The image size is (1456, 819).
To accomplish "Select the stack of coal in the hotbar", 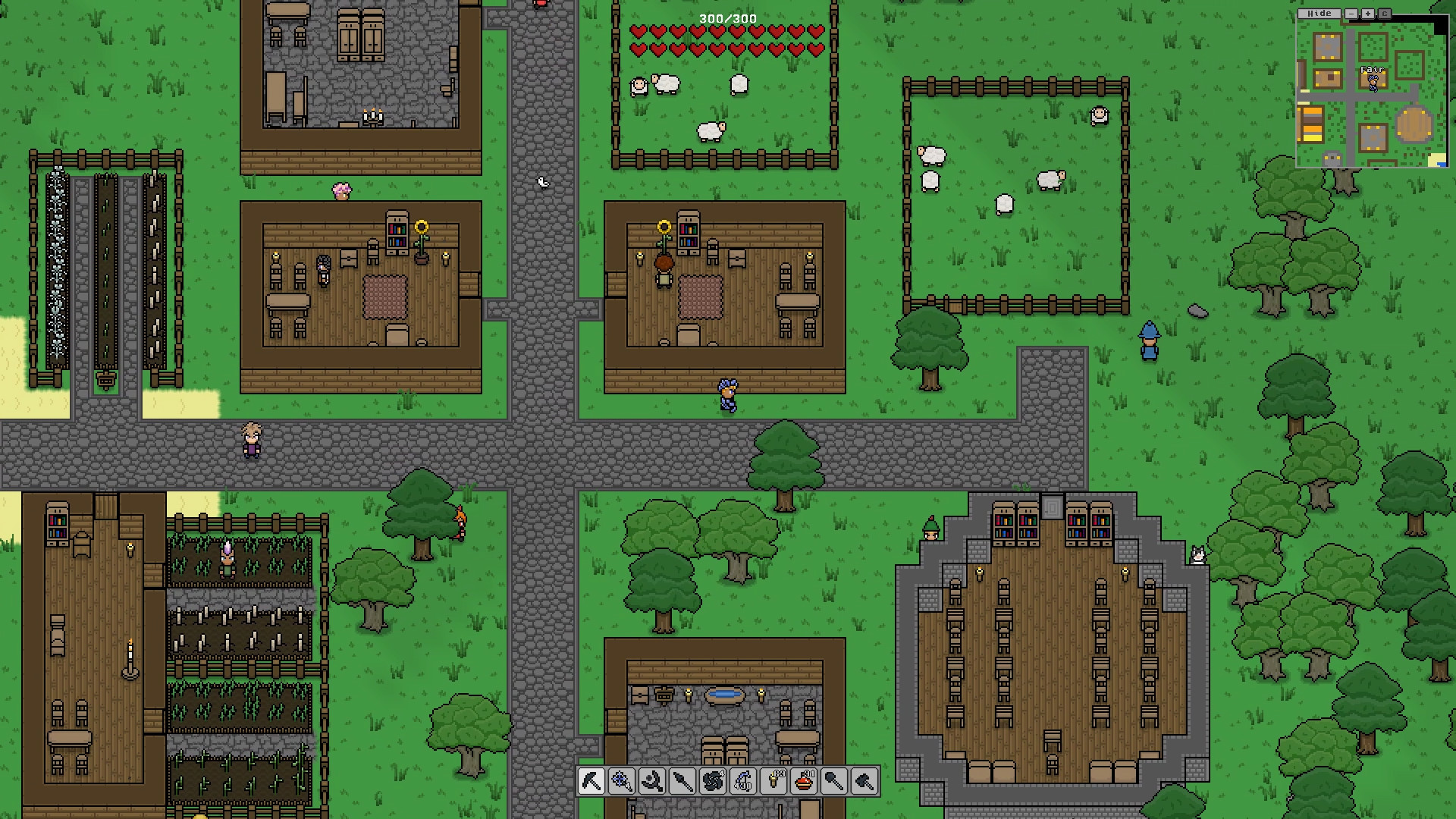I will (714, 782).
